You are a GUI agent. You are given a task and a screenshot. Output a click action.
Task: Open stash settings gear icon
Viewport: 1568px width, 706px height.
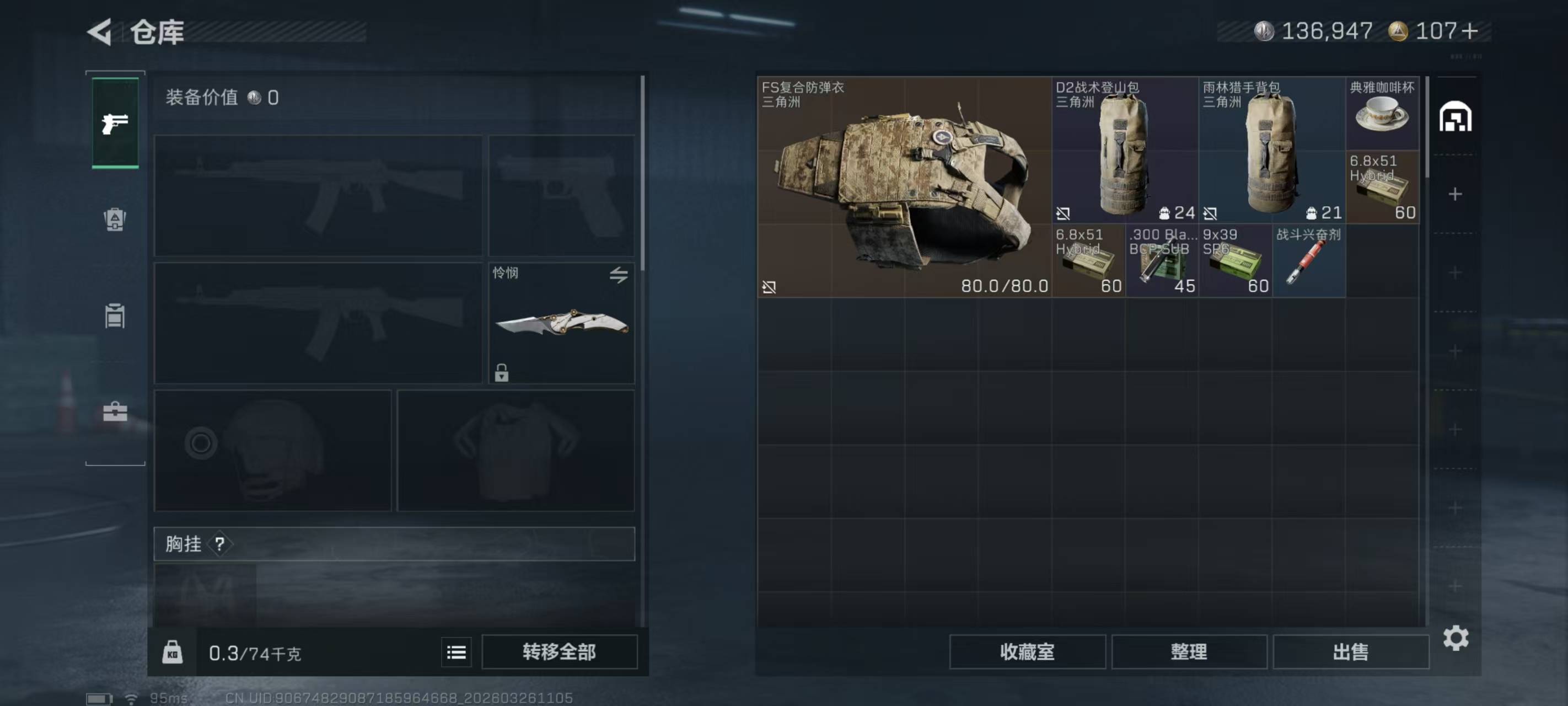click(1456, 638)
